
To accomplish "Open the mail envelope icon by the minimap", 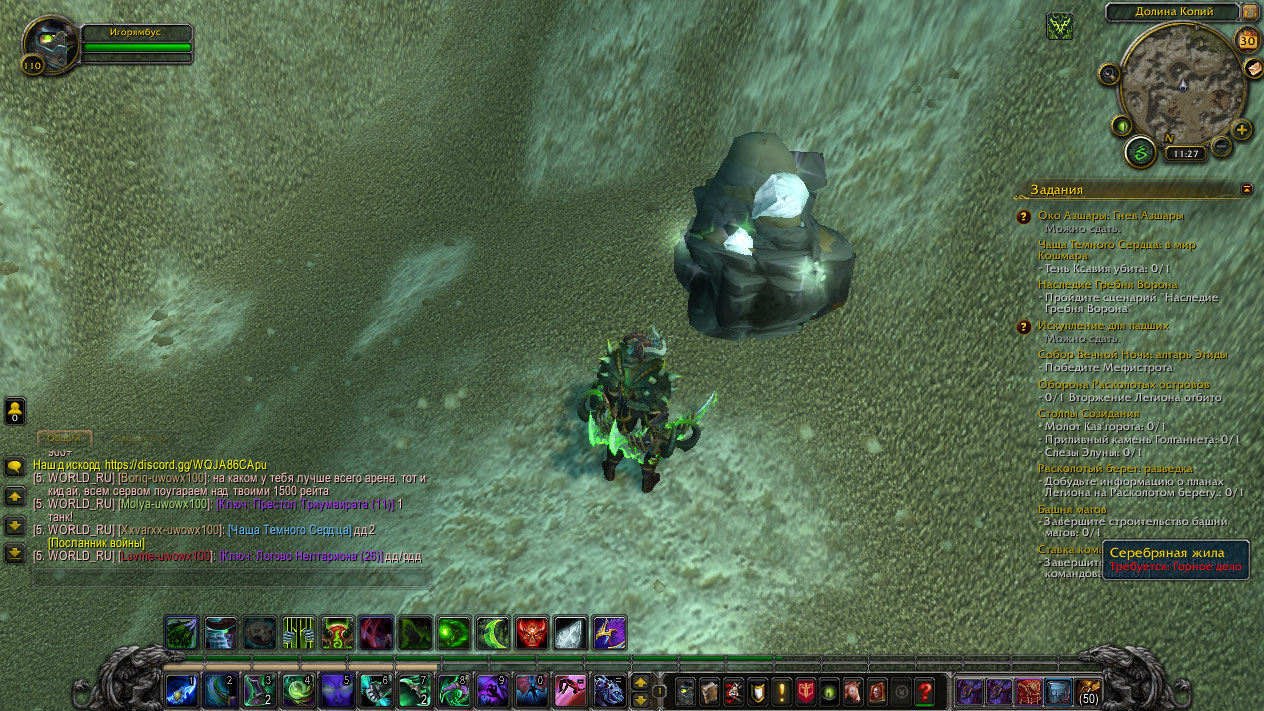I will coord(1253,68).
